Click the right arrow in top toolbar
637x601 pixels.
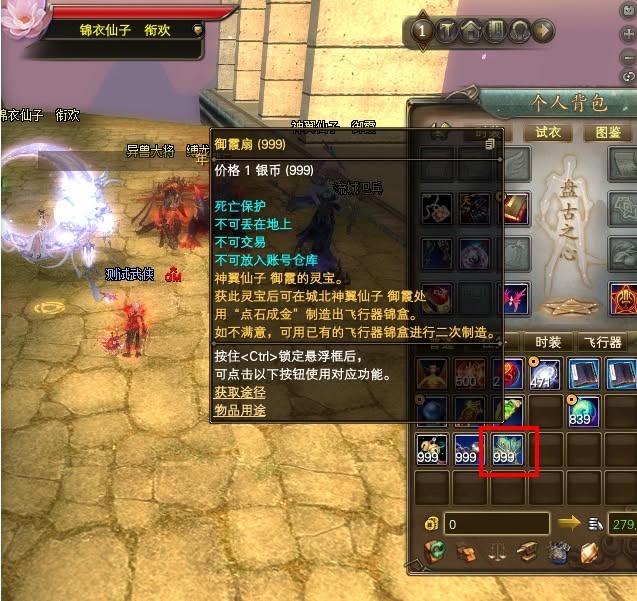tap(544, 32)
